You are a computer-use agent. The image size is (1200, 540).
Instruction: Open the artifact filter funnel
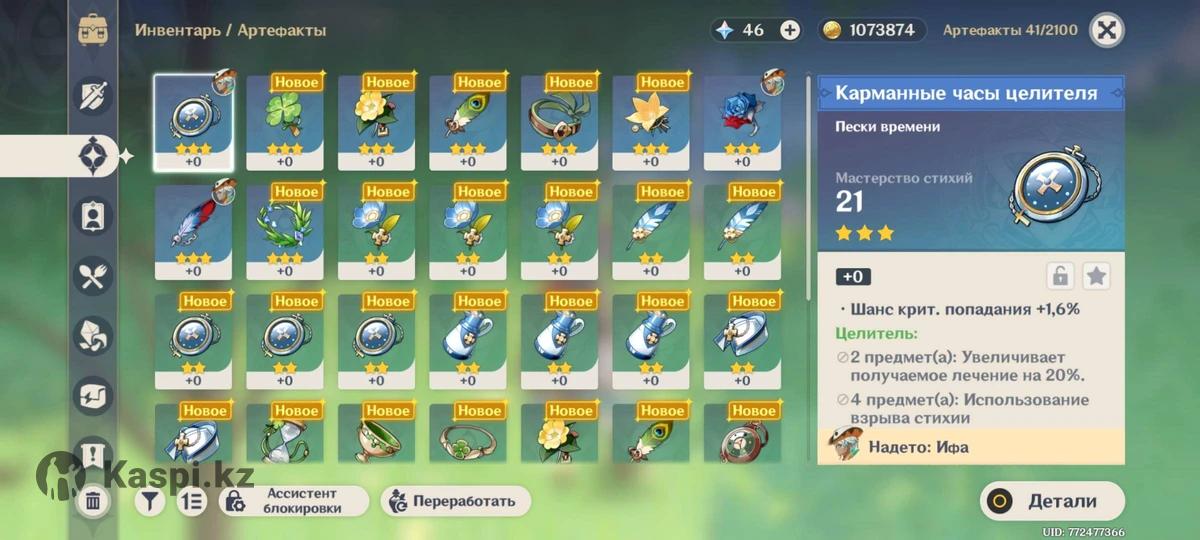pyautogui.click(x=150, y=501)
